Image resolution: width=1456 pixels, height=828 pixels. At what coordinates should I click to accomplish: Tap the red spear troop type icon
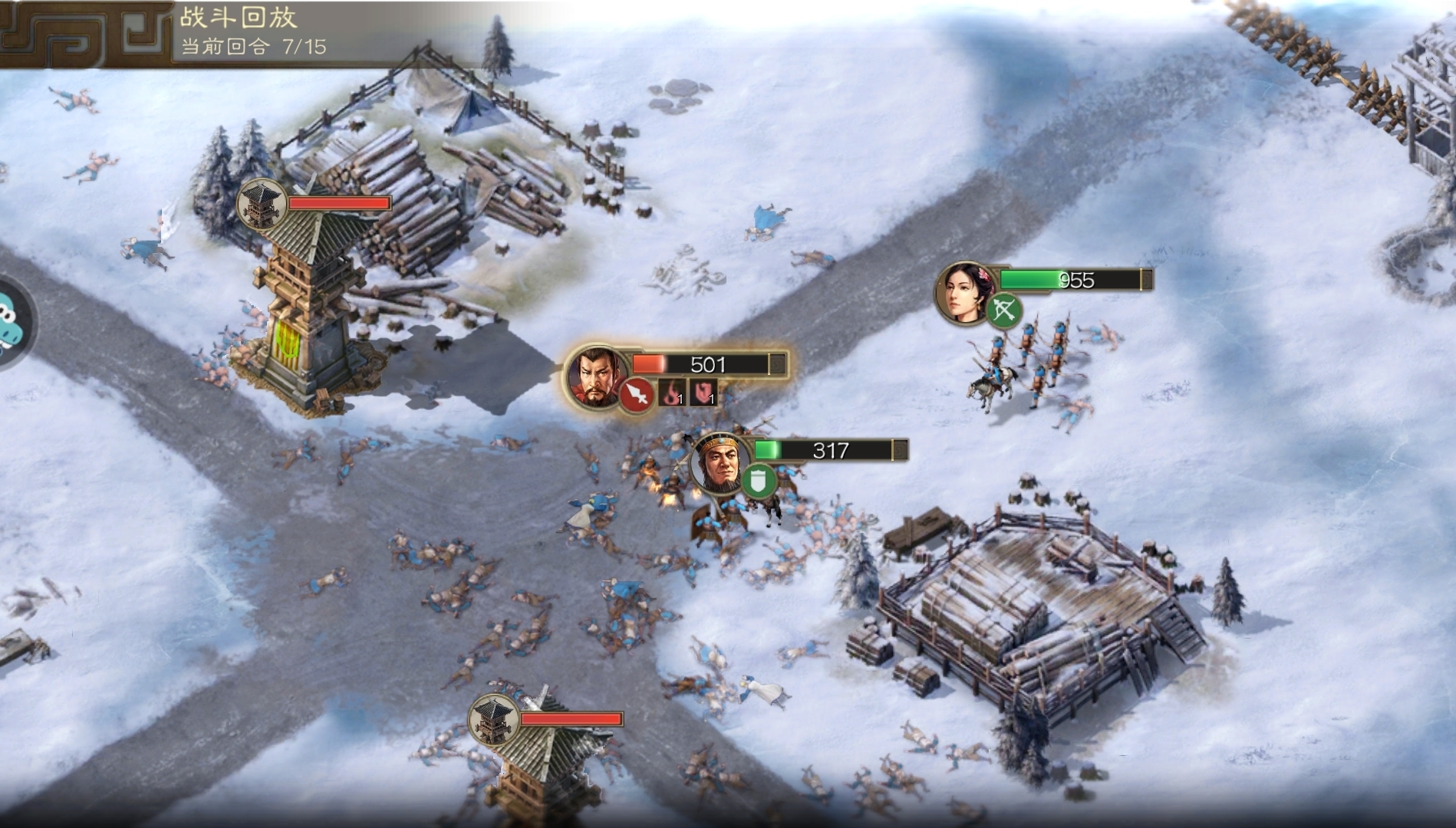pyautogui.click(x=637, y=394)
